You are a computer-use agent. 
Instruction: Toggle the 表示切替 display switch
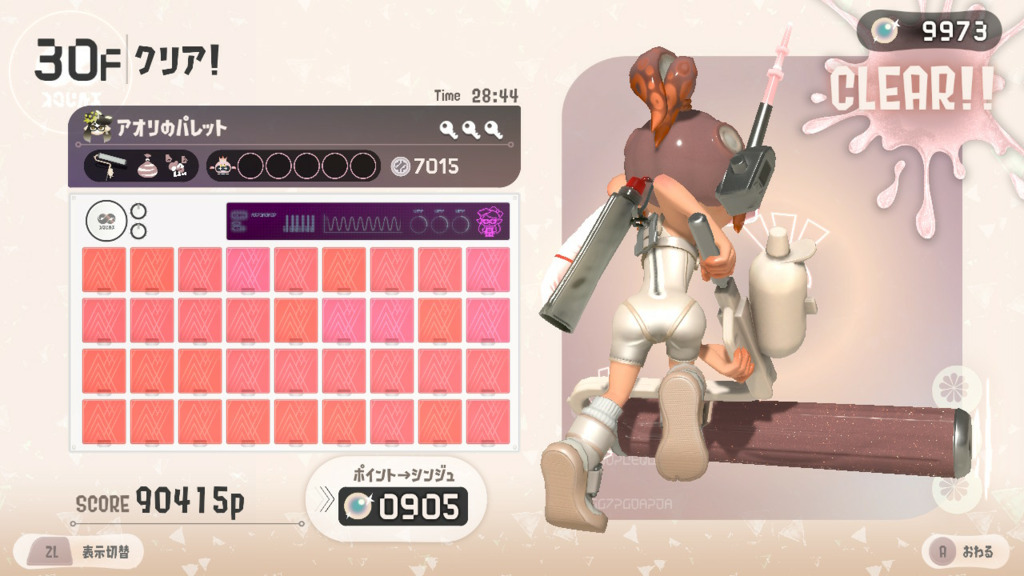tap(78, 551)
